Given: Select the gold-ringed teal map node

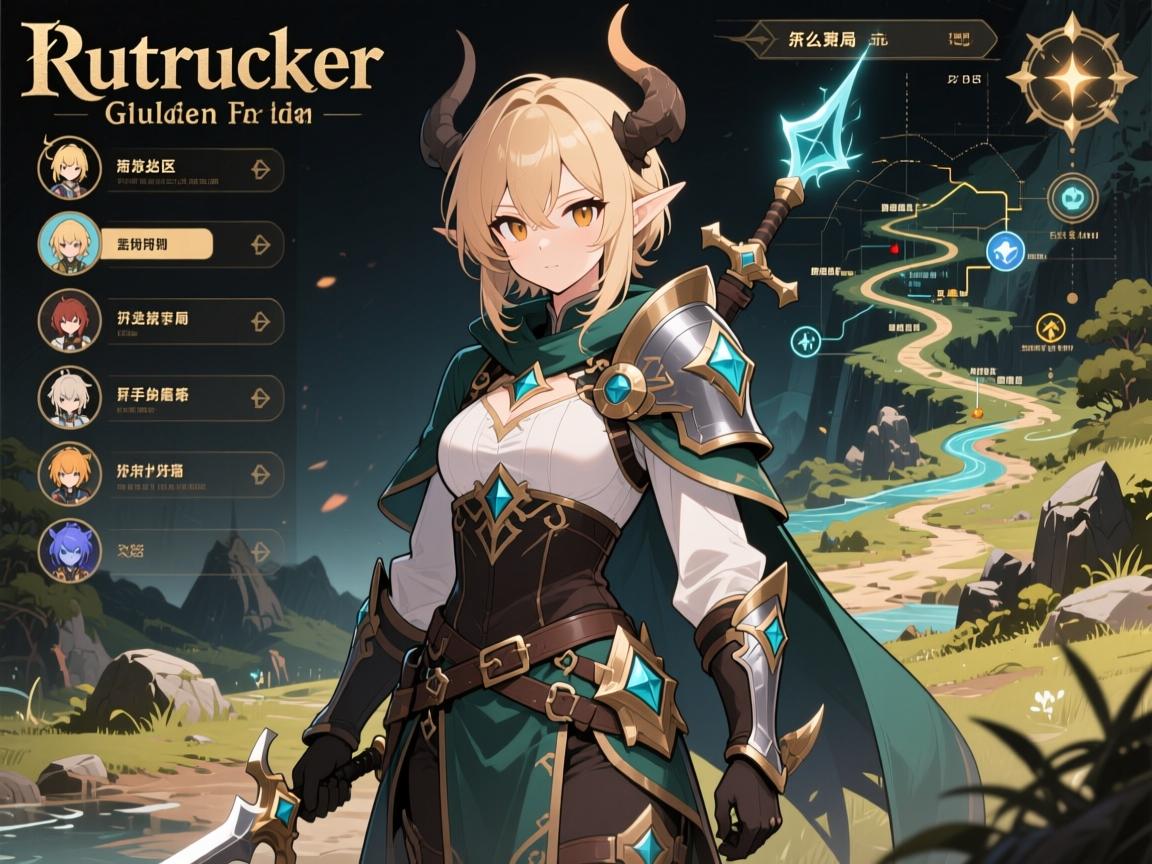Looking at the screenshot, I should pos(1072,196).
